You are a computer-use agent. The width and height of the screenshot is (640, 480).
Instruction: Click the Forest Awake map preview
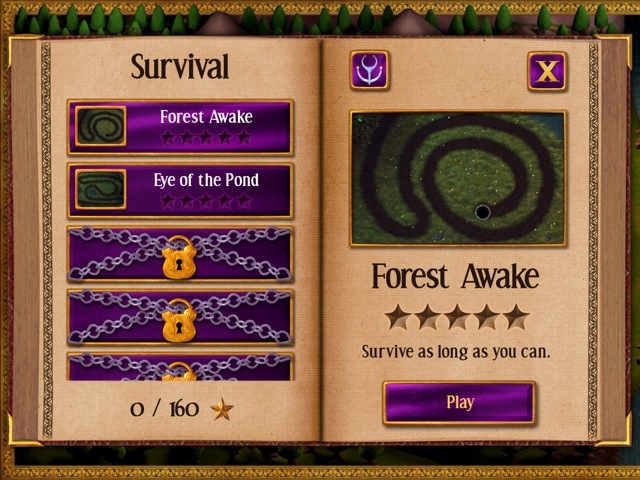coord(458,178)
